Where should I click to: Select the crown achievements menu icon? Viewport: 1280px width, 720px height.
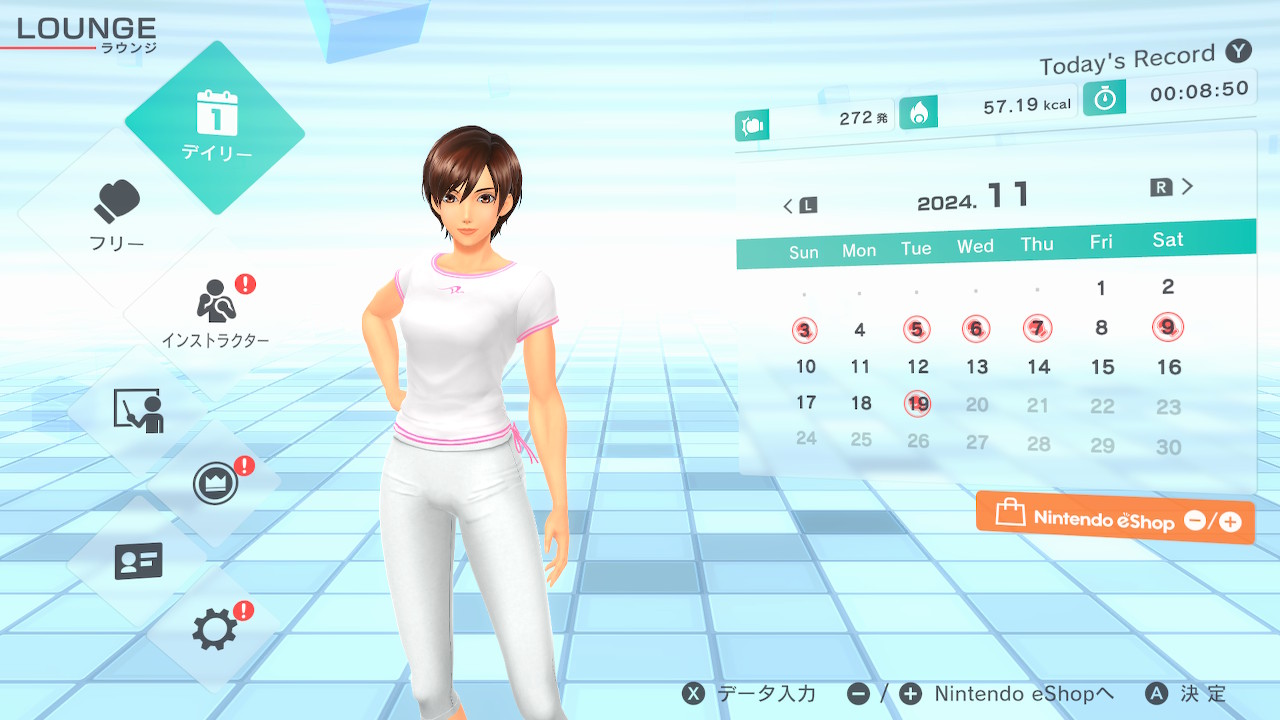coord(215,485)
